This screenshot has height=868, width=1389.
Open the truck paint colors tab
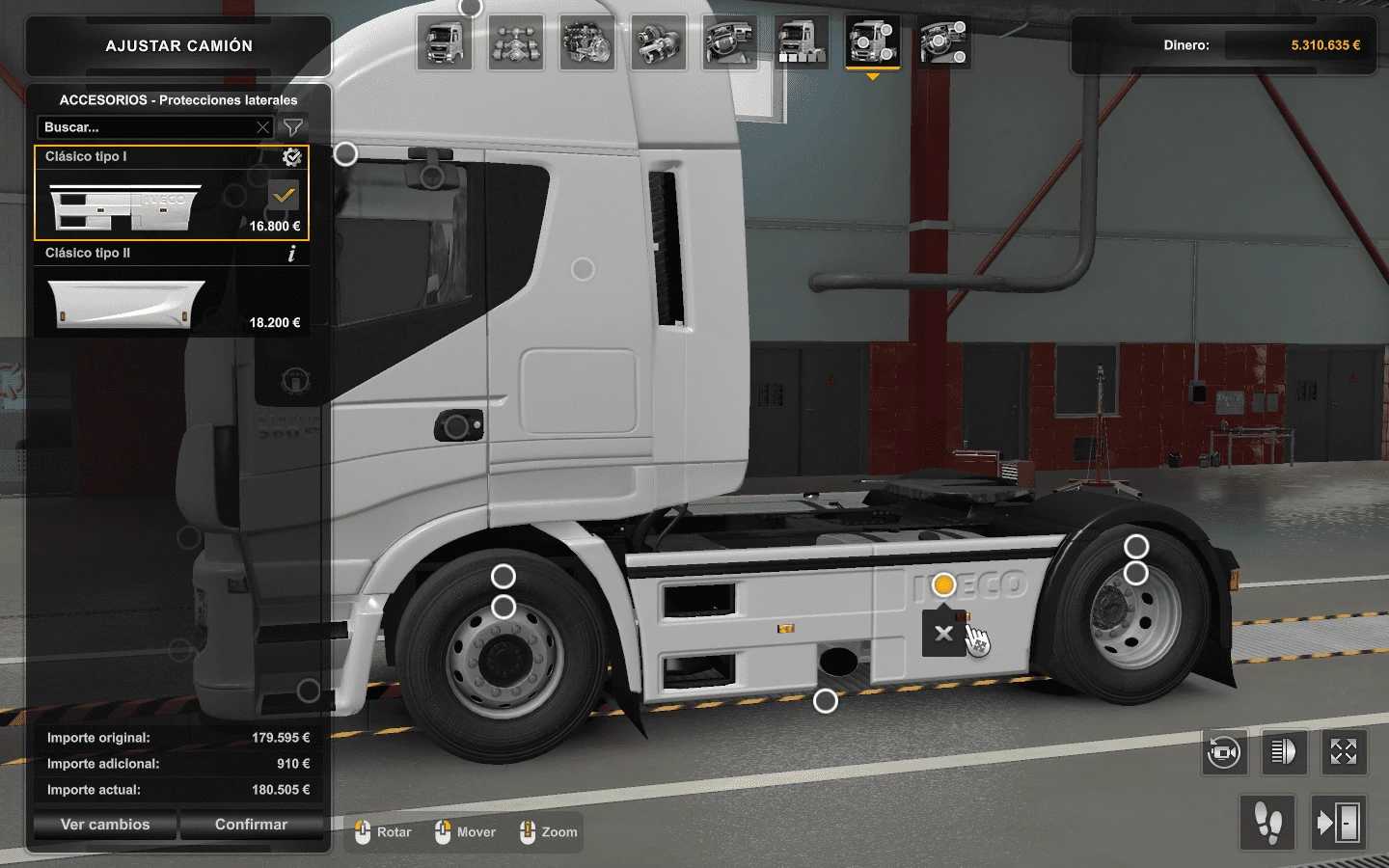pyautogui.click(x=802, y=43)
